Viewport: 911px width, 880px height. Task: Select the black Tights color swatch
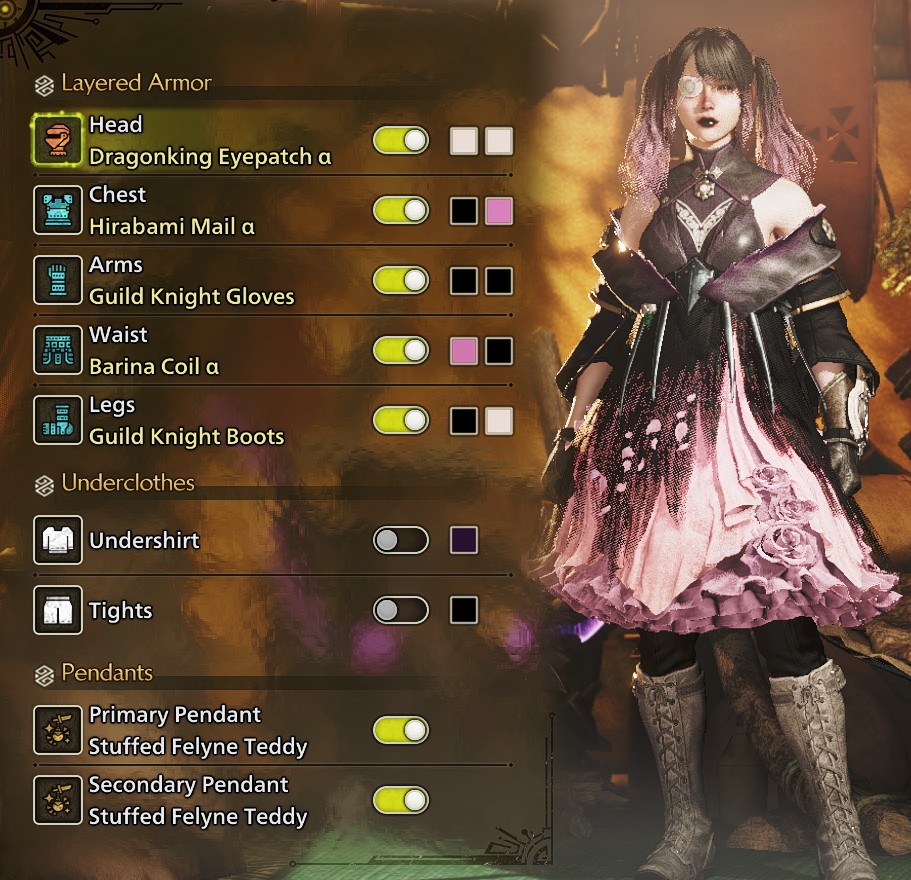click(463, 610)
